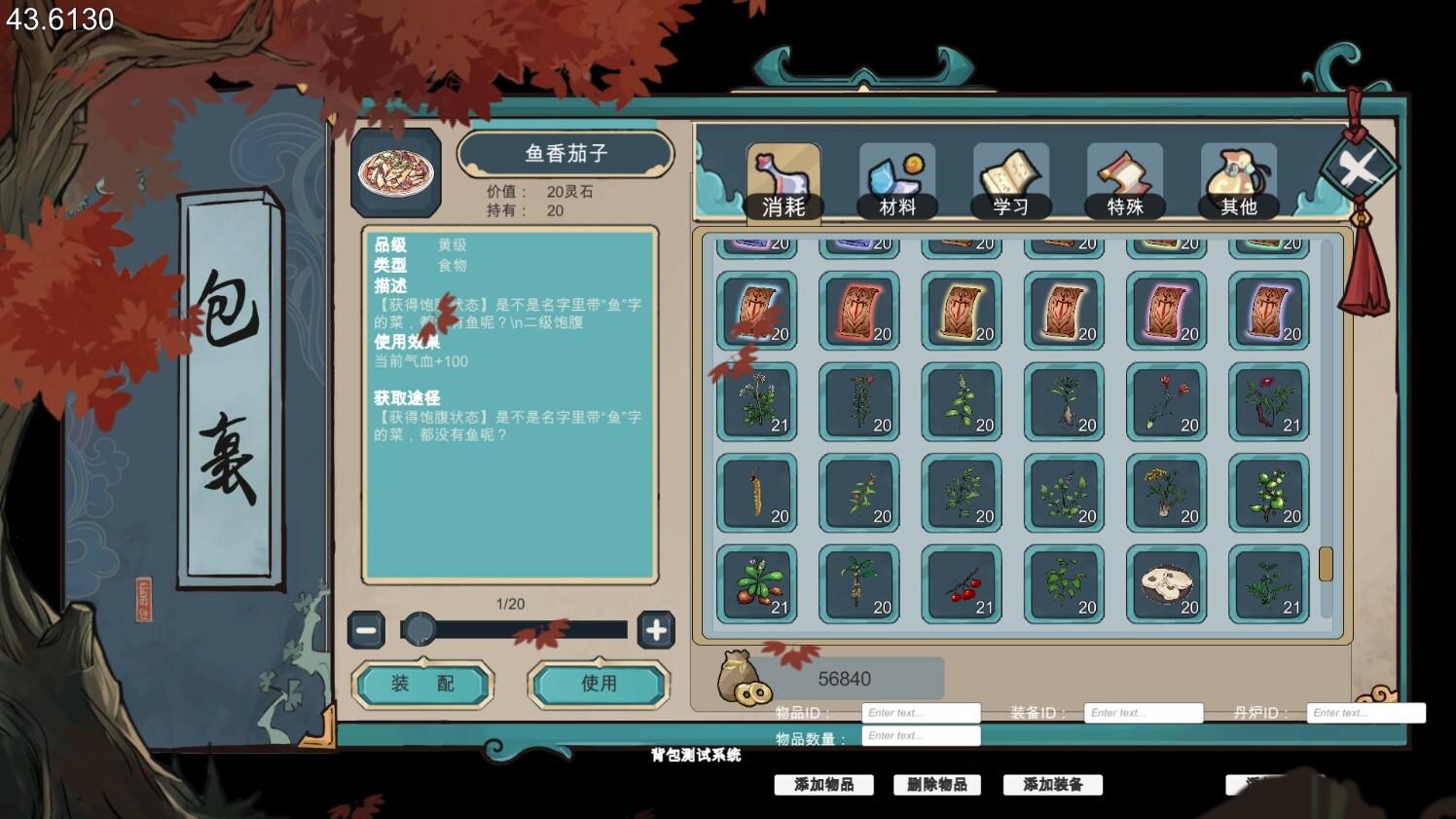The height and width of the screenshot is (819, 1456).
Task: Click the 鱼香茄子 dish picture
Action: (396, 171)
